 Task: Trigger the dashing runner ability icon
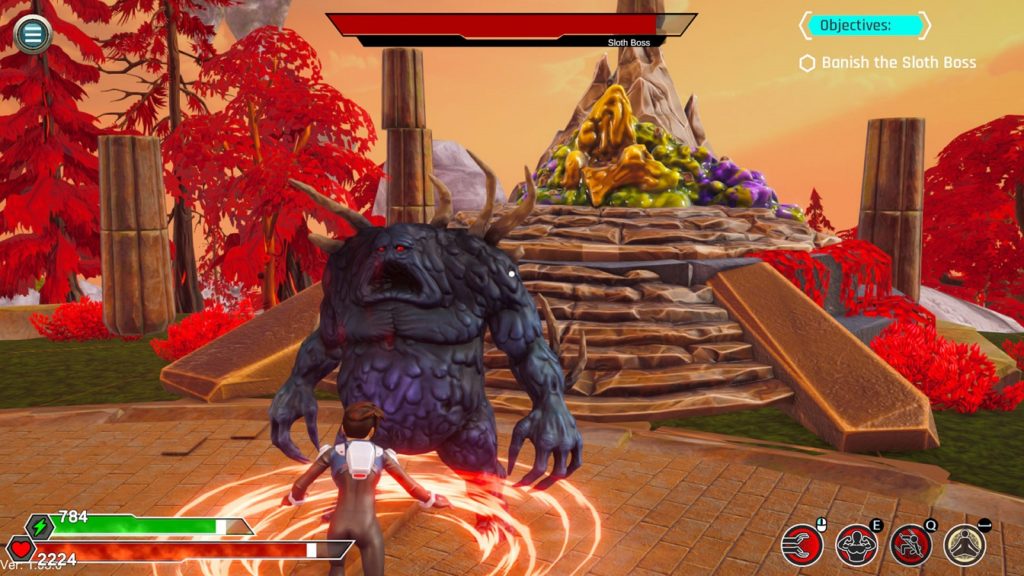coord(910,544)
